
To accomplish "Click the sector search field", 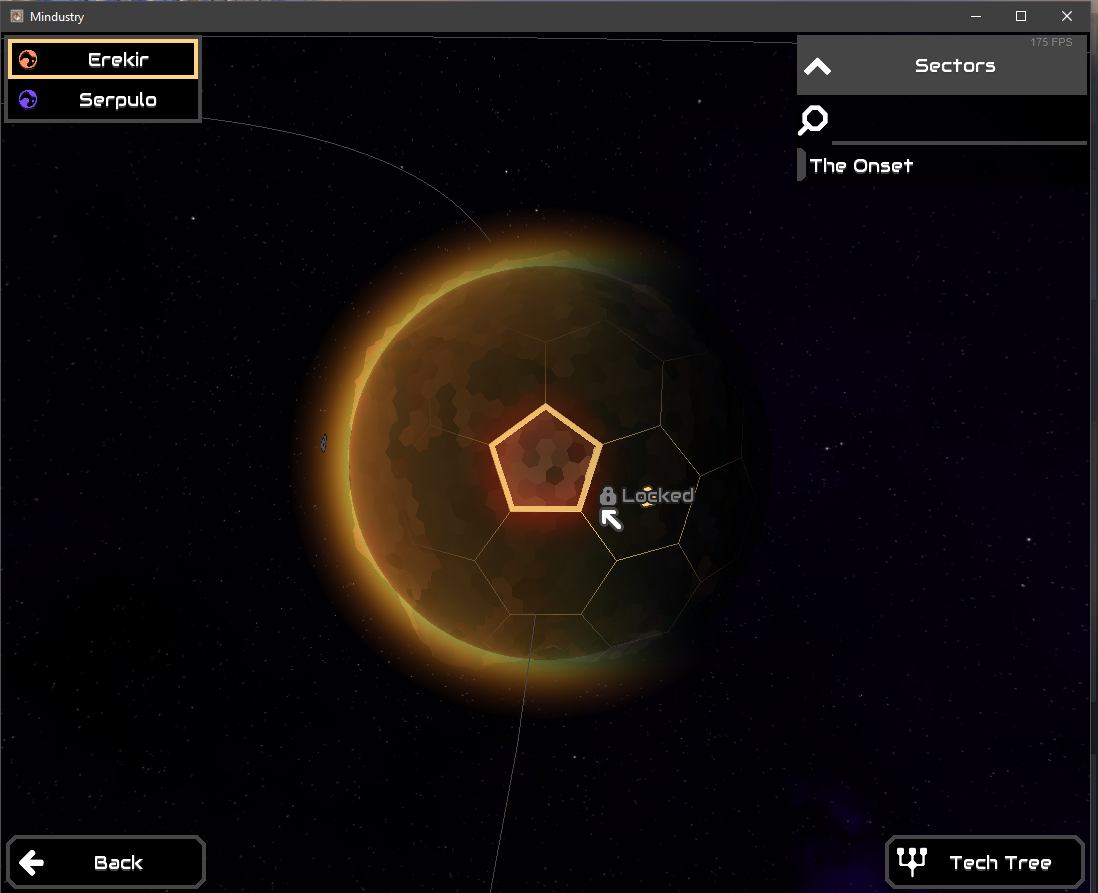I will [x=958, y=122].
